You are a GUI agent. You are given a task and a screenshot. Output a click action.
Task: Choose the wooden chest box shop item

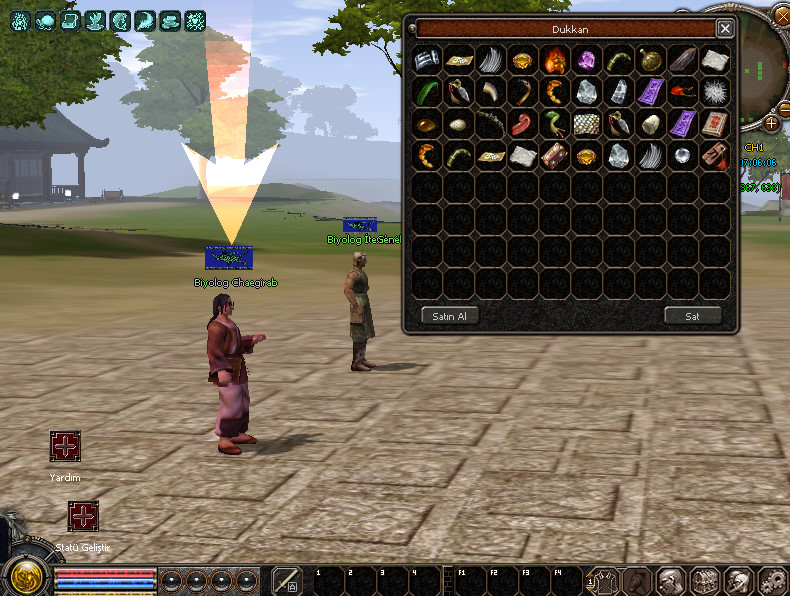tap(555, 156)
